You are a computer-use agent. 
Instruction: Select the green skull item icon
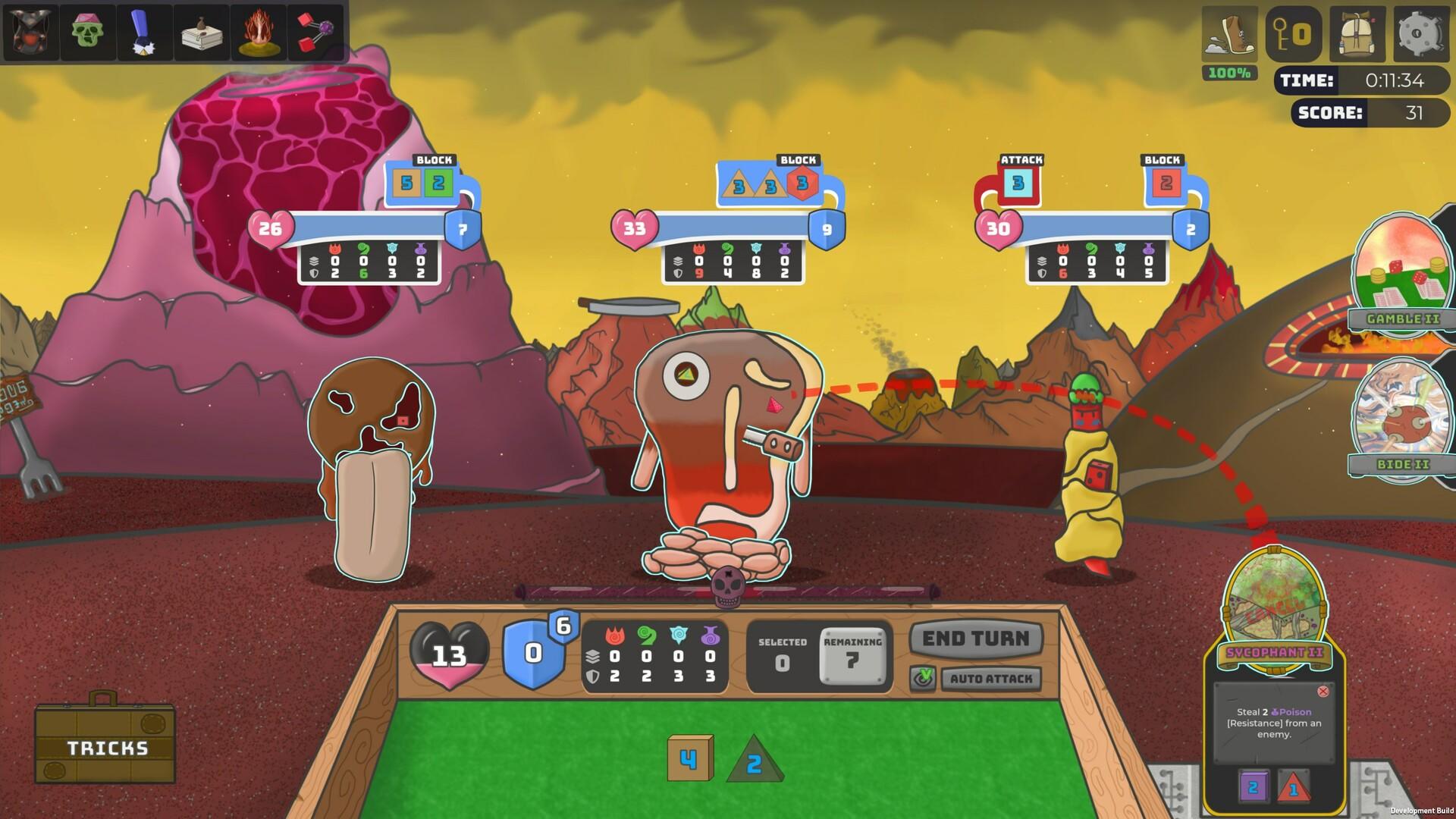[x=88, y=32]
